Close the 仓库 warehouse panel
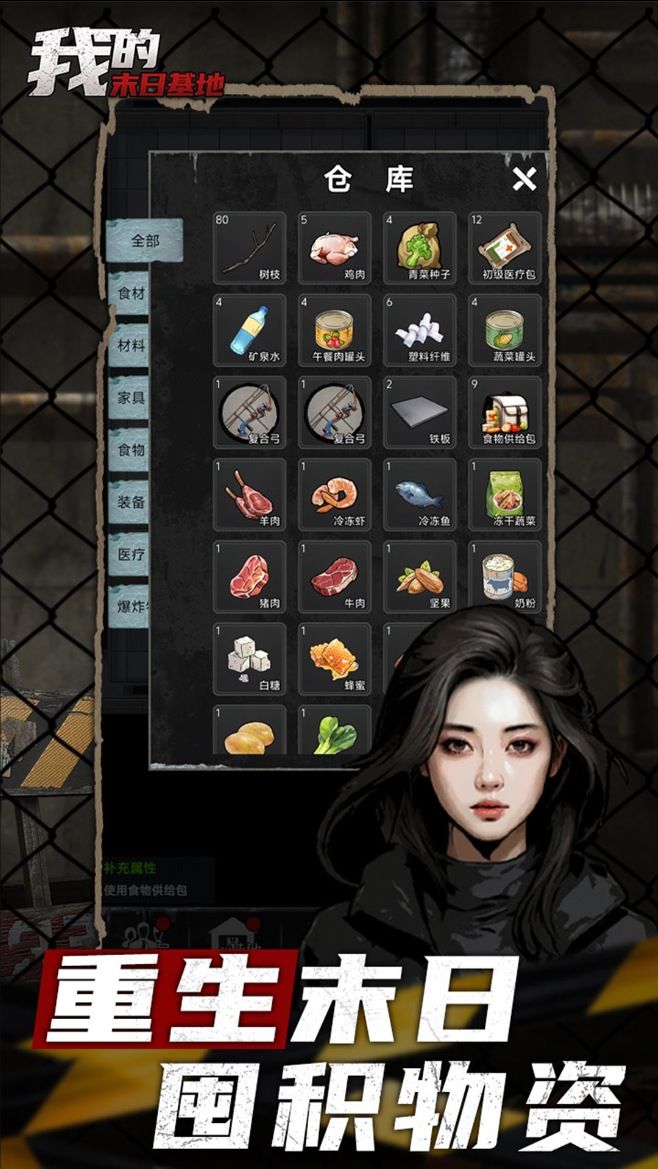 [x=524, y=180]
